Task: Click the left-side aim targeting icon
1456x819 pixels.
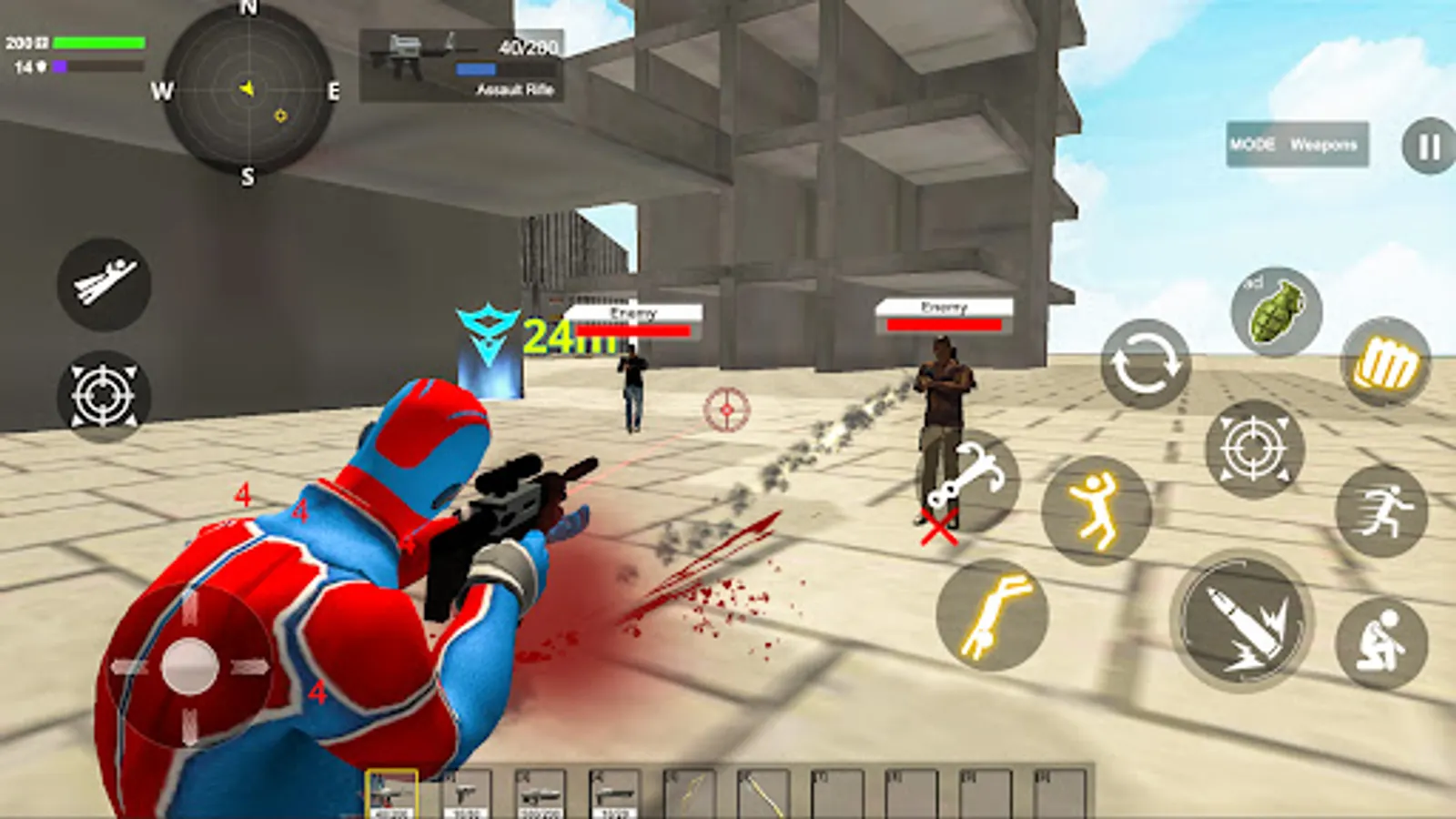Action: (x=105, y=396)
